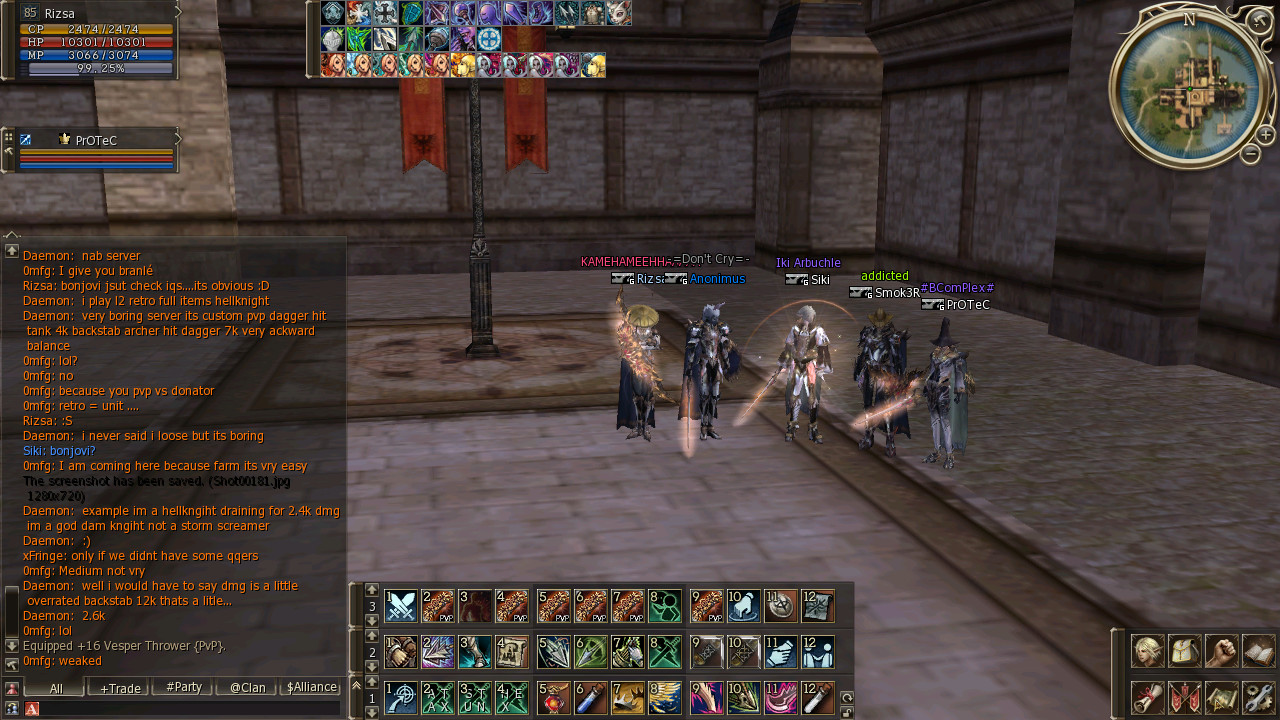Open the system menu wrench-and-gears icon
Image resolution: width=1280 pixels, height=720 pixels.
tap(1259, 696)
